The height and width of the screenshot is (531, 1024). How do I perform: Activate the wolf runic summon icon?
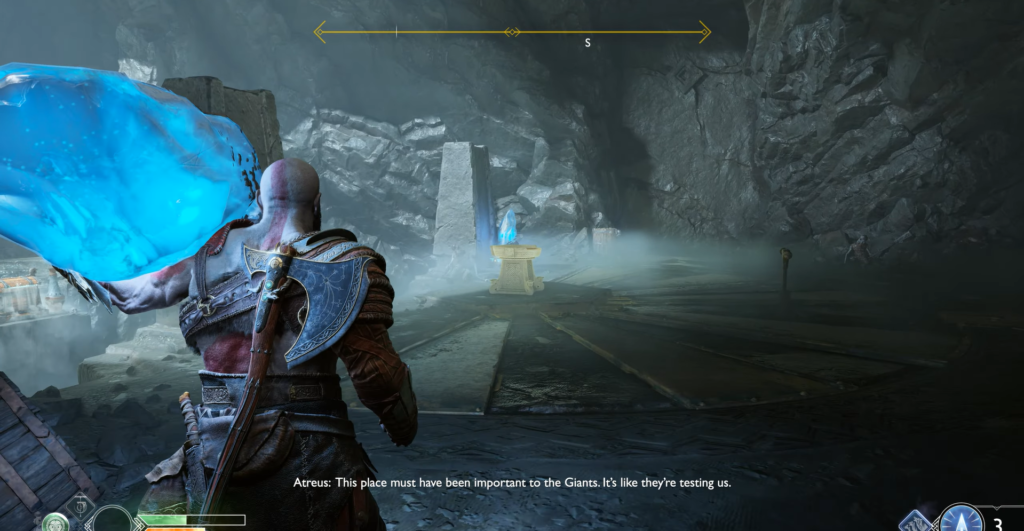pos(915,522)
